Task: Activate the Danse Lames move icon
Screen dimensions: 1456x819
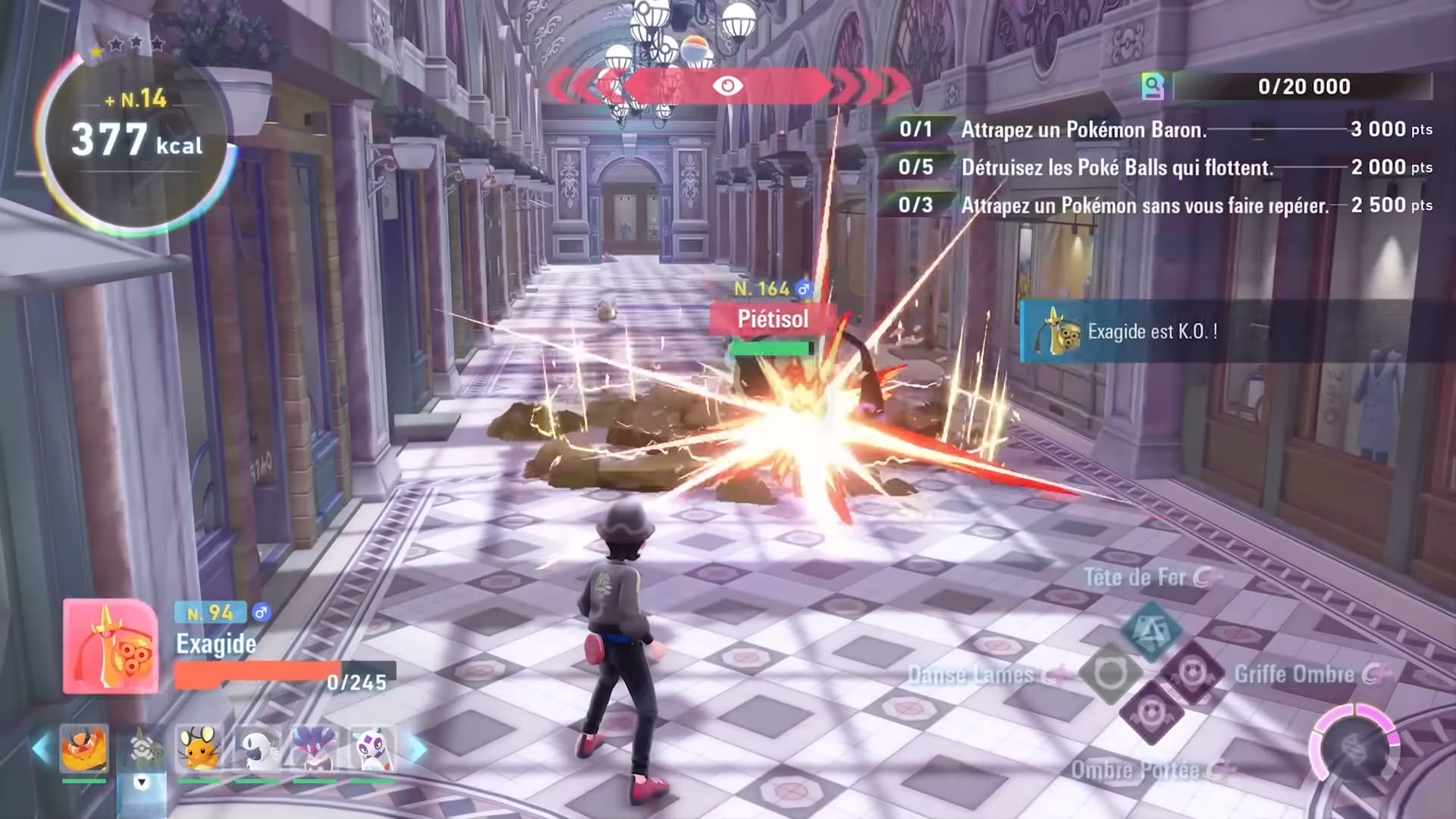Action: (x=1110, y=673)
